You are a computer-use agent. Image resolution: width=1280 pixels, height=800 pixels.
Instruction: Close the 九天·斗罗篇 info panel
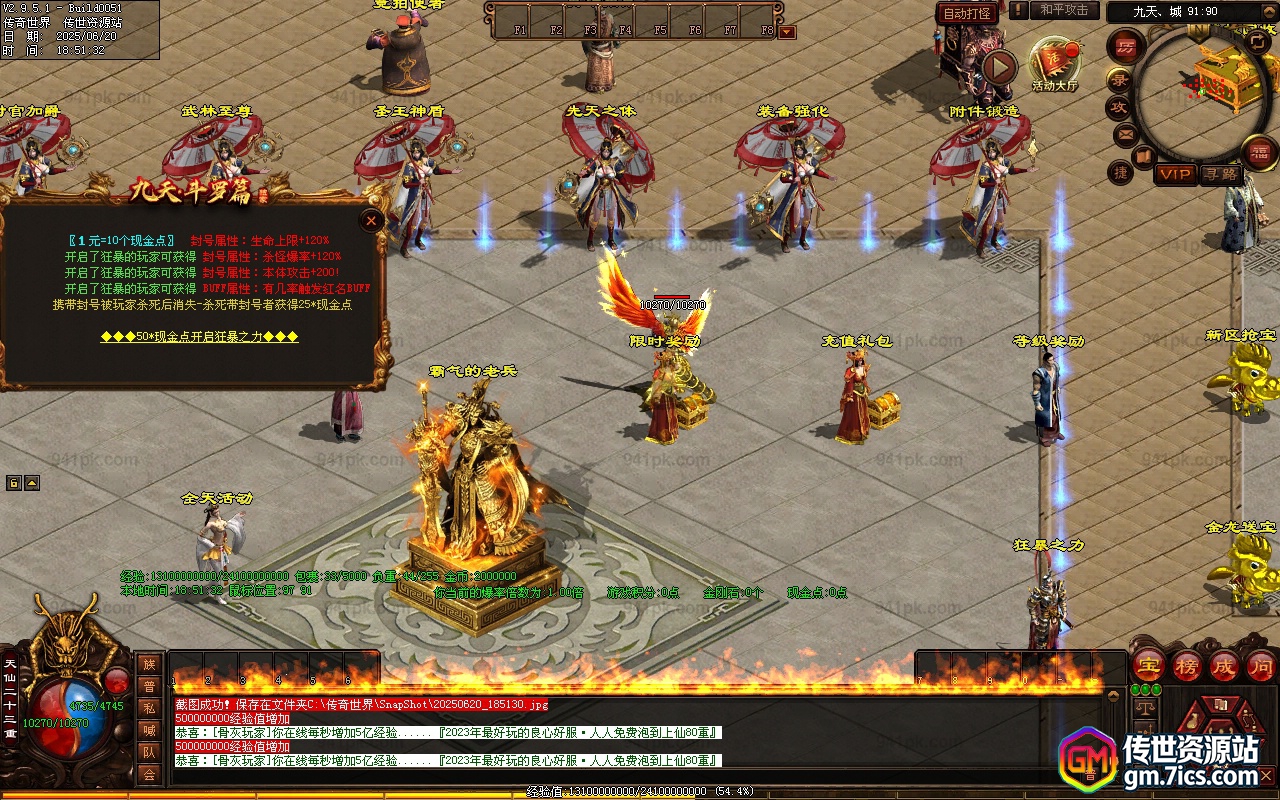372,221
